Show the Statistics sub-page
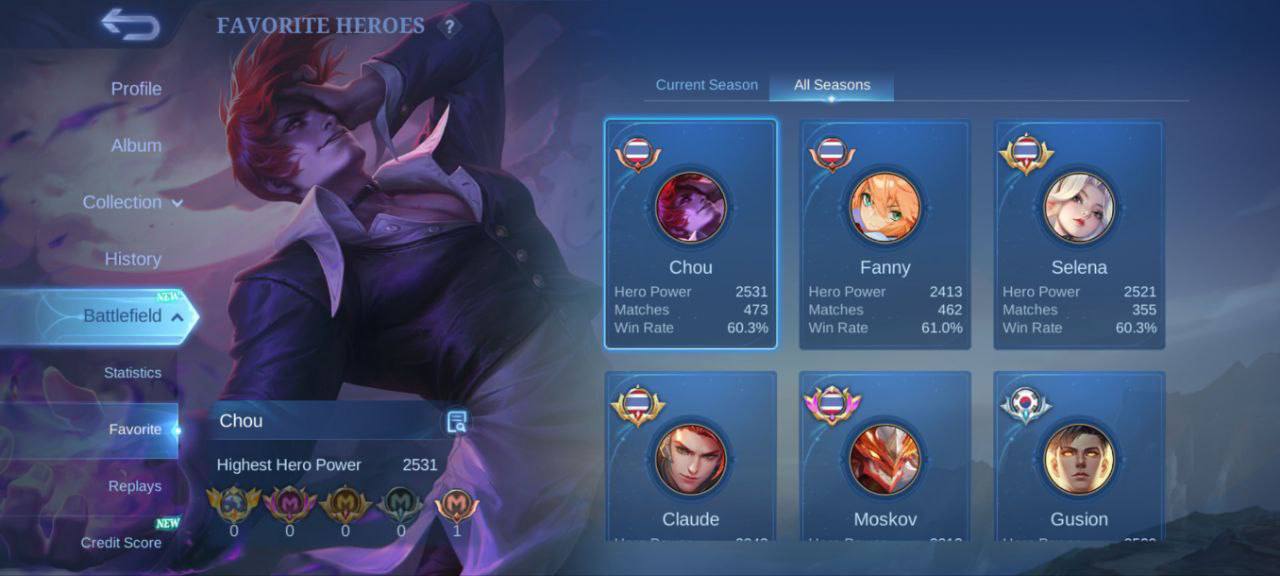Screen dimensions: 1280x576 pyautogui.click(x=132, y=373)
